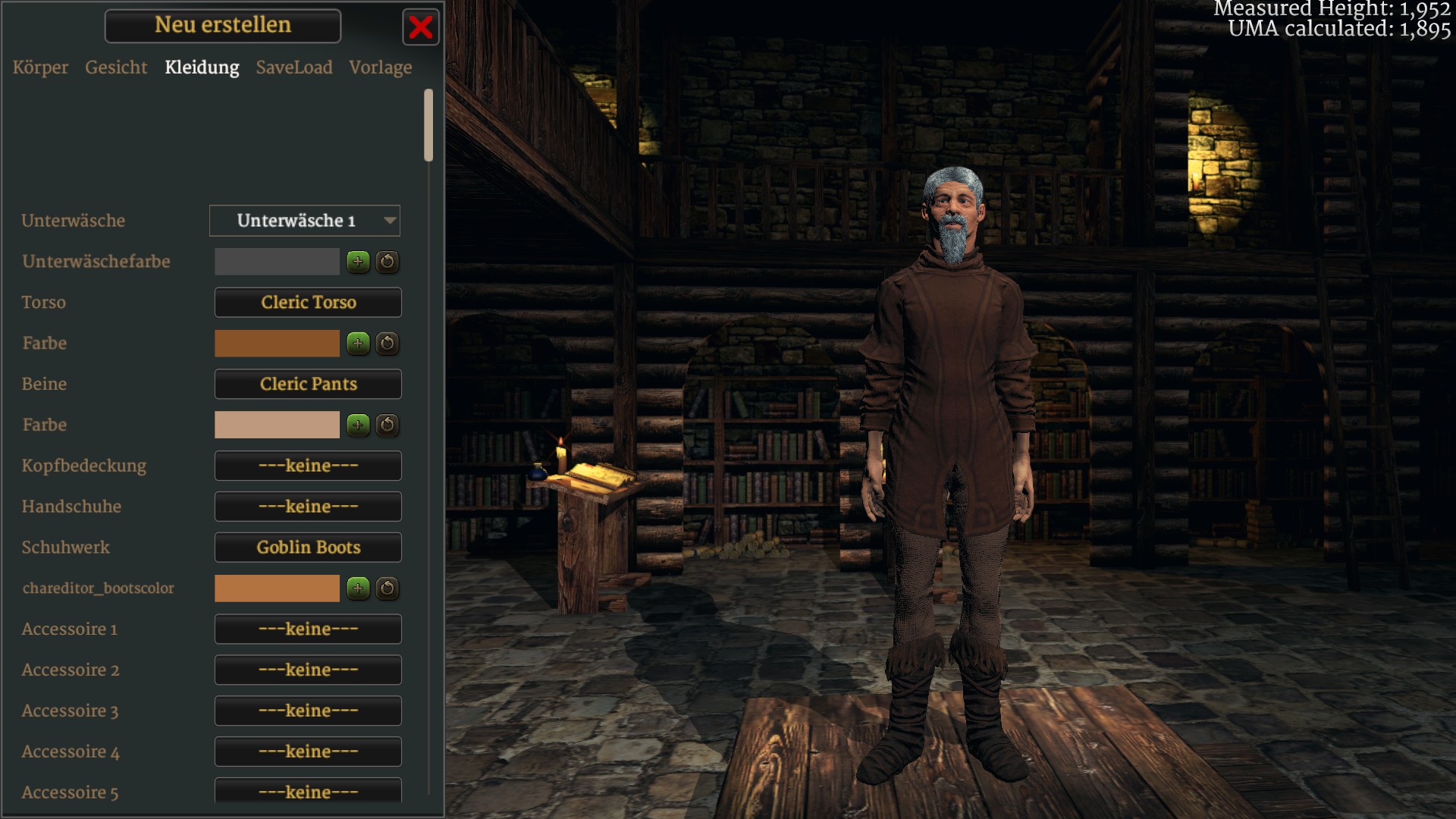Click the clothing list scrollbar

pyautogui.click(x=428, y=125)
